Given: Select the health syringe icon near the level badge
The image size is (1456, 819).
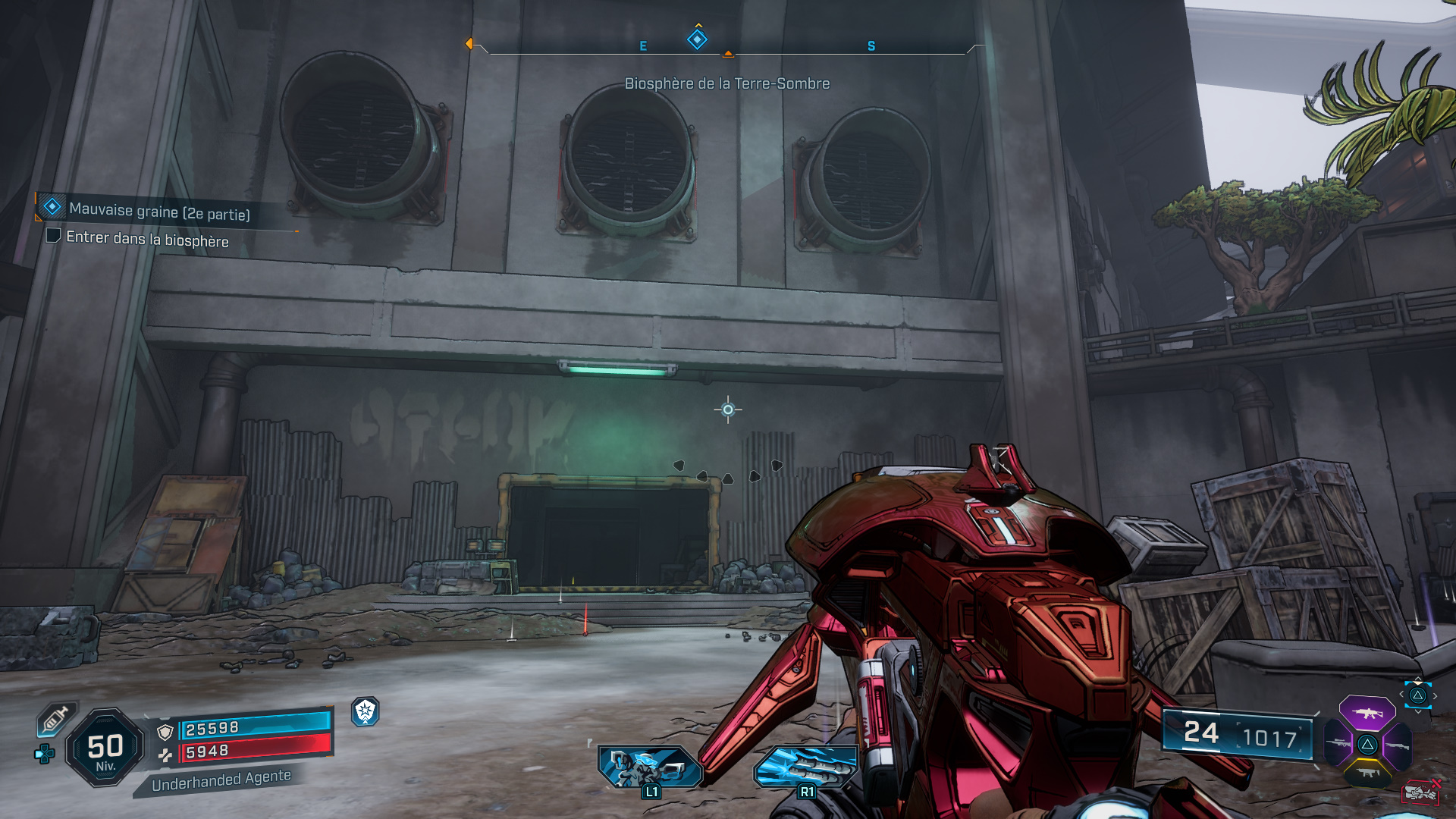Looking at the screenshot, I should 55,720.
